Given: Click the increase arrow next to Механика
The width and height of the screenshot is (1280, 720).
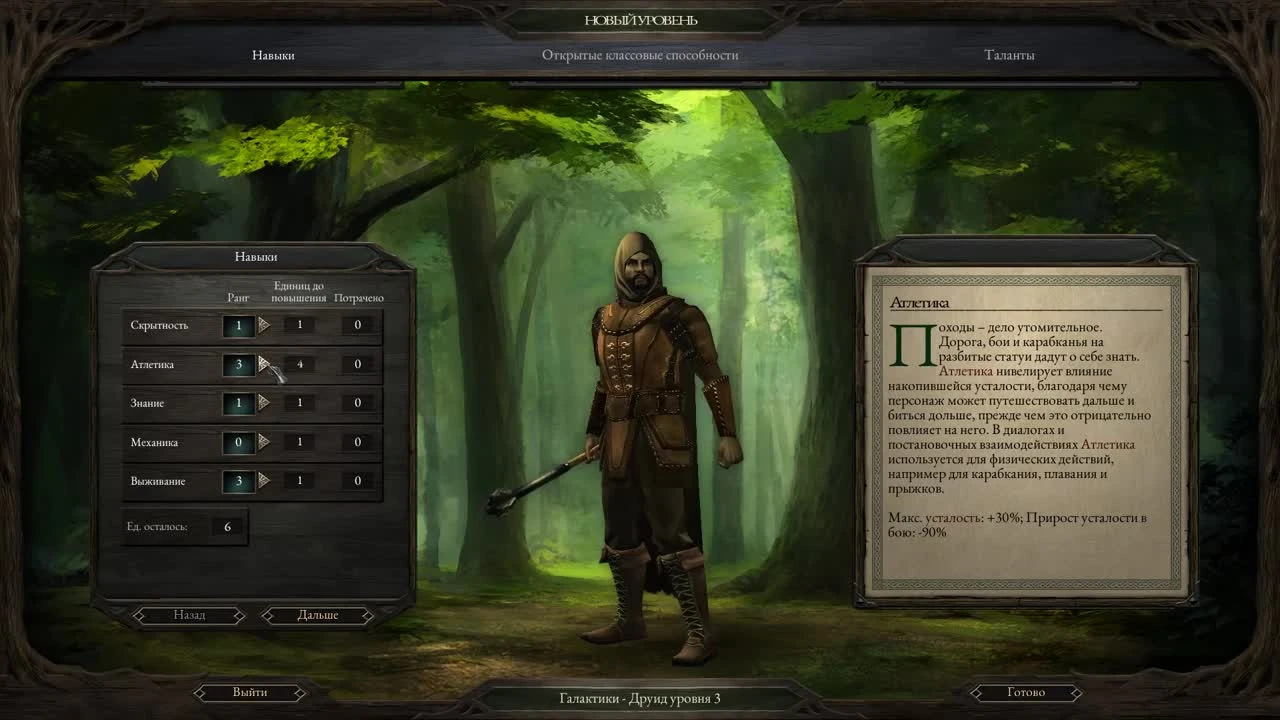Looking at the screenshot, I should [262, 442].
